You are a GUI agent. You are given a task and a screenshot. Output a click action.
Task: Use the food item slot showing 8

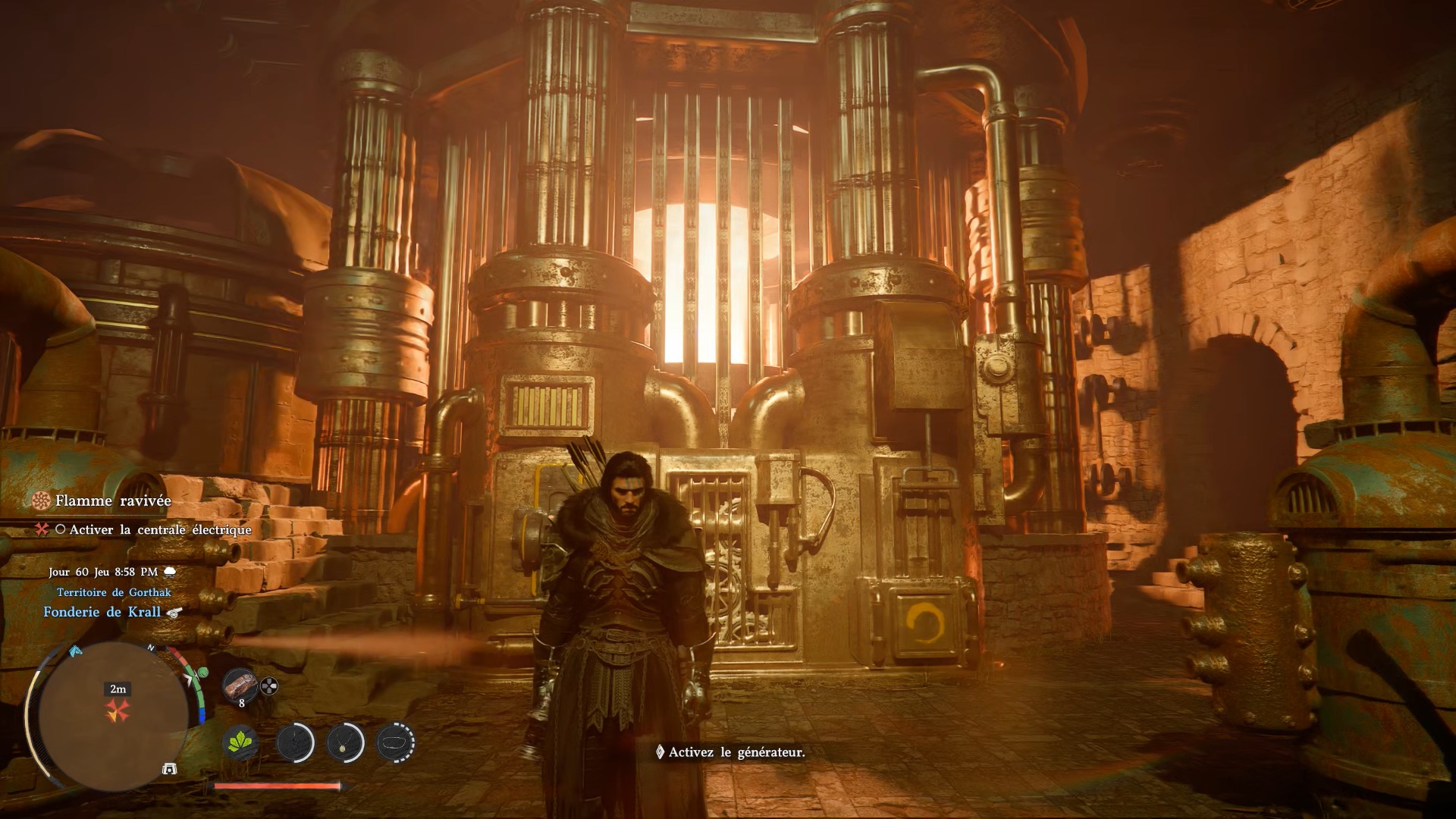240,686
